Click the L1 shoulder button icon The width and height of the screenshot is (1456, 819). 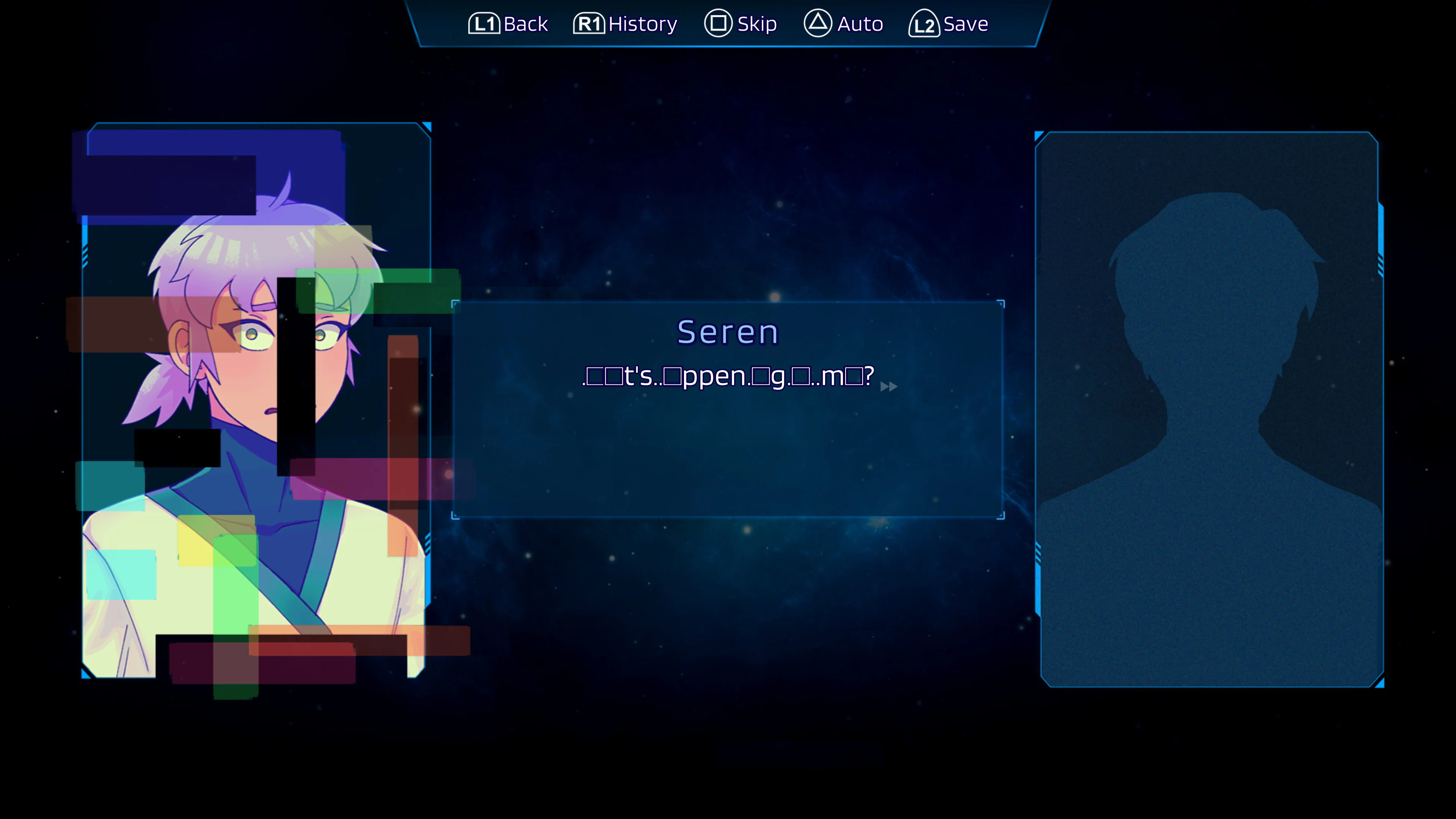click(x=485, y=24)
